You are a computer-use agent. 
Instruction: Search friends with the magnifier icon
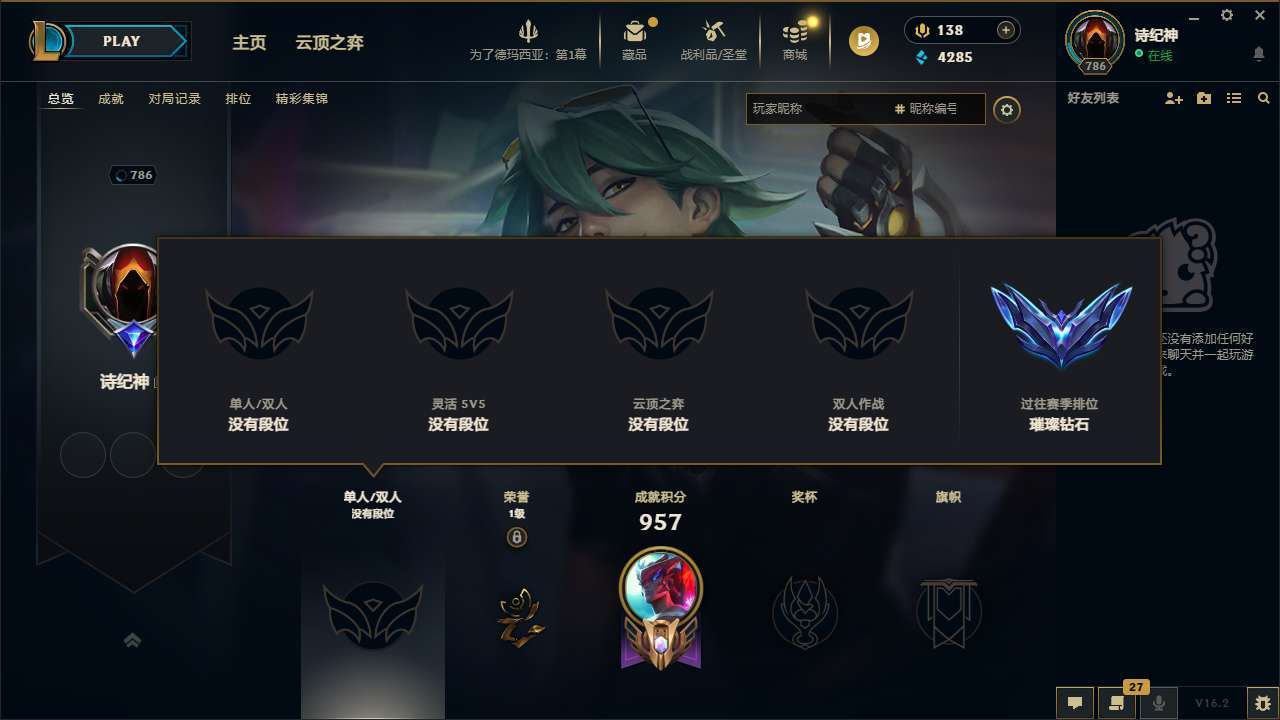point(1264,98)
